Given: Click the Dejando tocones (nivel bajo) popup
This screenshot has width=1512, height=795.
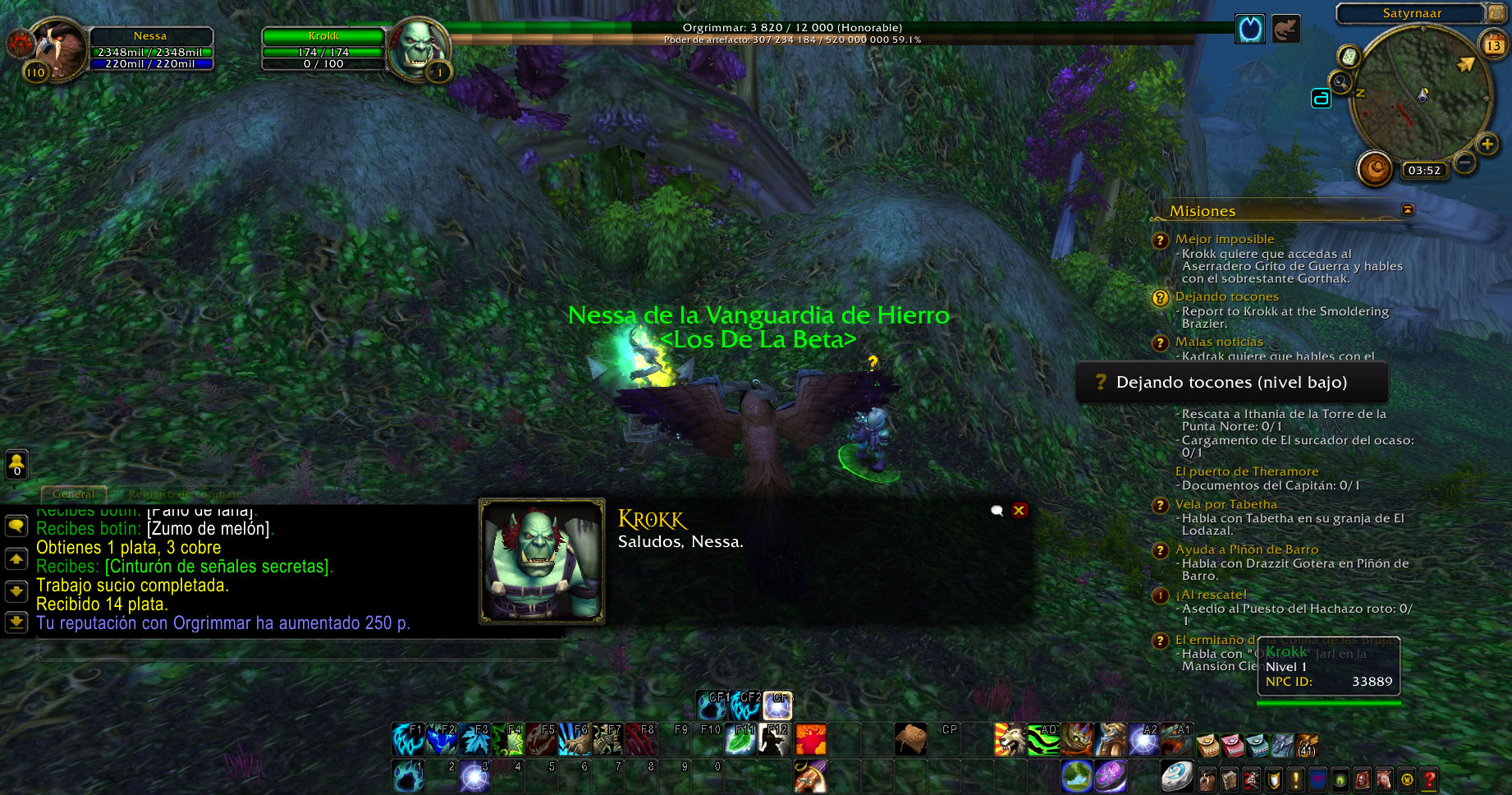Looking at the screenshot, I should pos(1231,383).
